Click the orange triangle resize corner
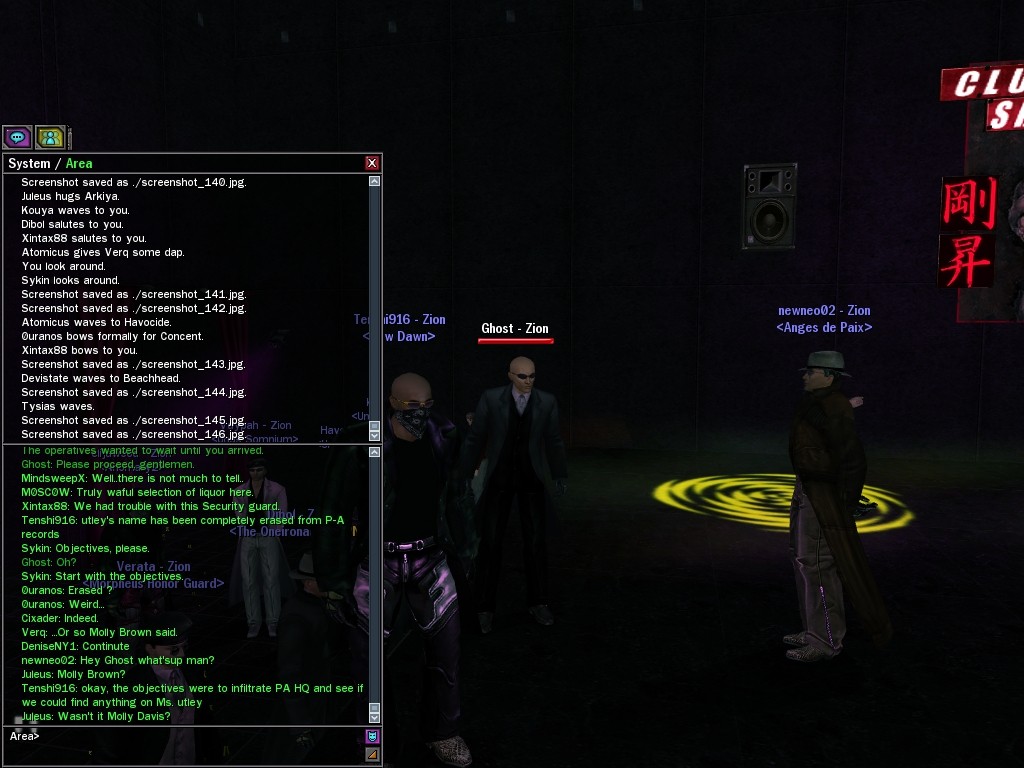 pos(372,754)
